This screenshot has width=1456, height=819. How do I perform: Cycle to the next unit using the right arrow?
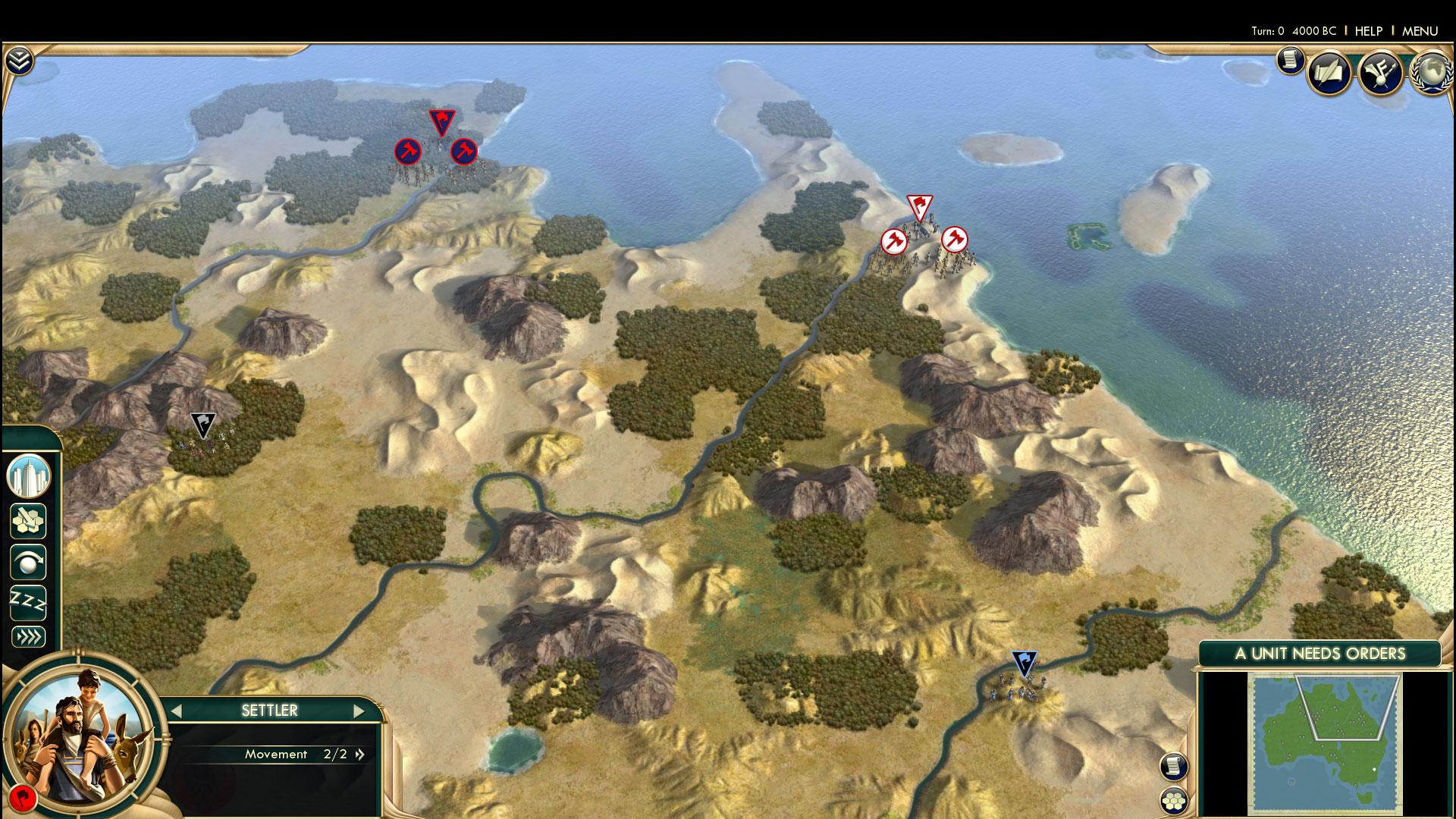pos(359,711)
